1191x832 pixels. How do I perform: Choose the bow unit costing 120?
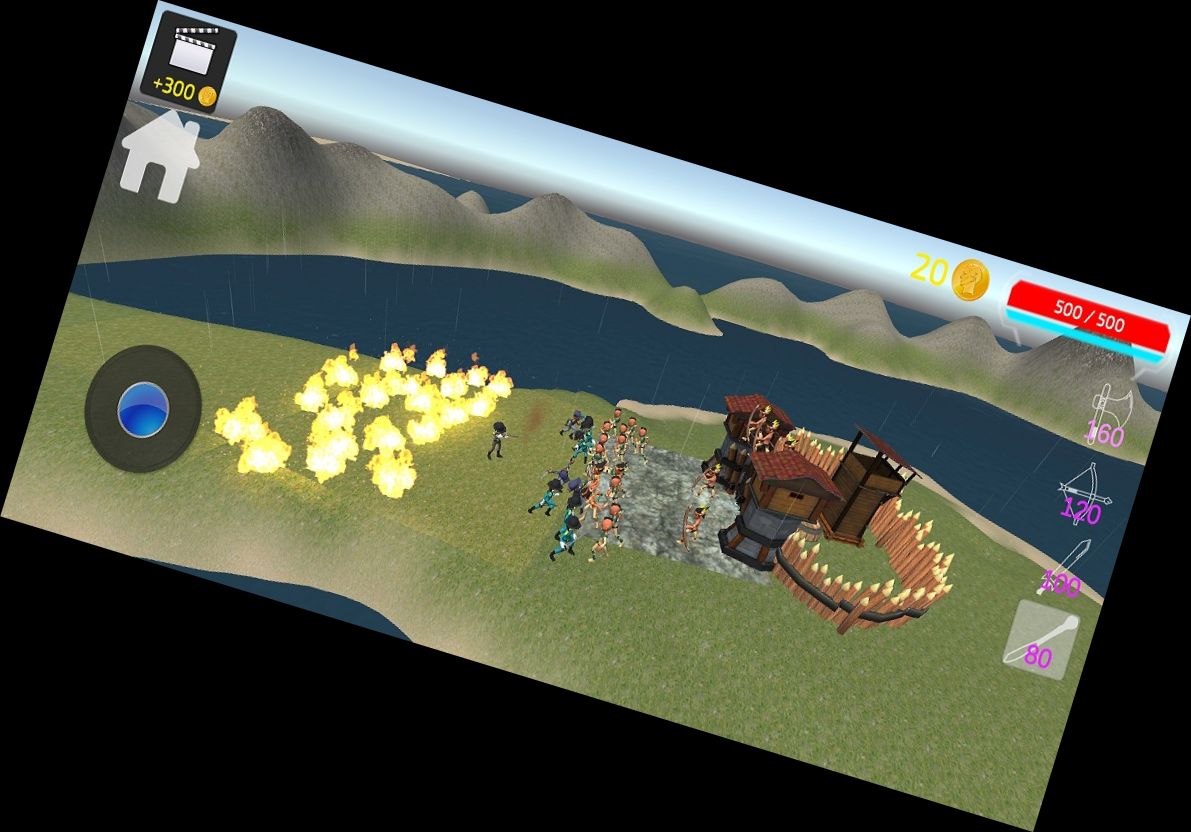pyautogui.click(x=1084, y=492)
